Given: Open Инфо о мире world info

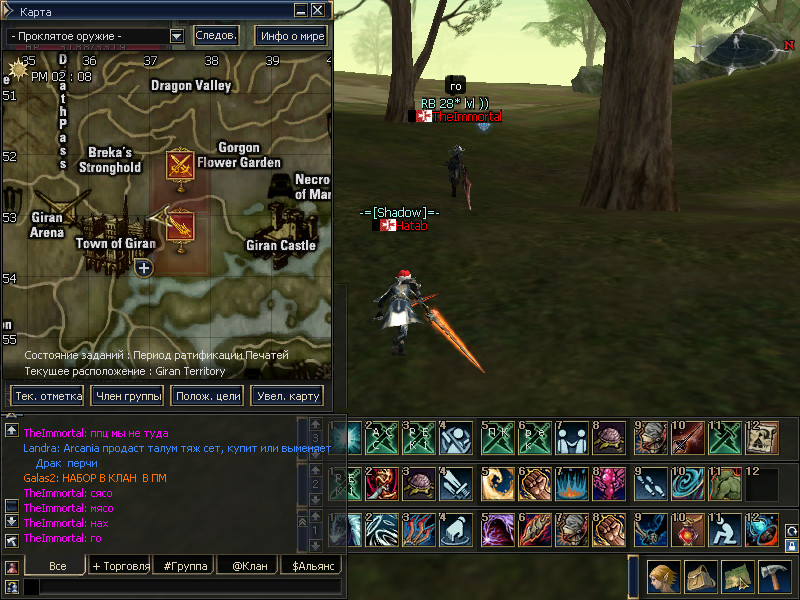Looking at the screenshot, I should pyautogui.click(x=292, y=36).
